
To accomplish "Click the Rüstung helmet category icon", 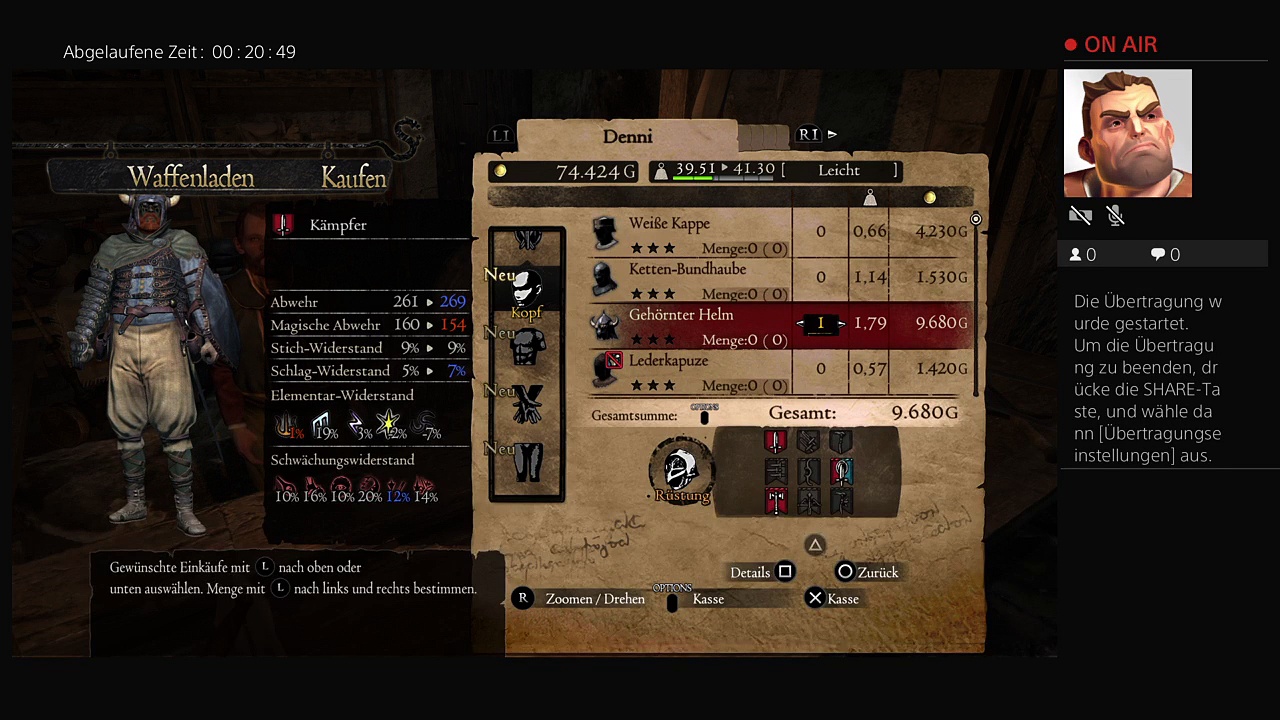I will [681, 470].
